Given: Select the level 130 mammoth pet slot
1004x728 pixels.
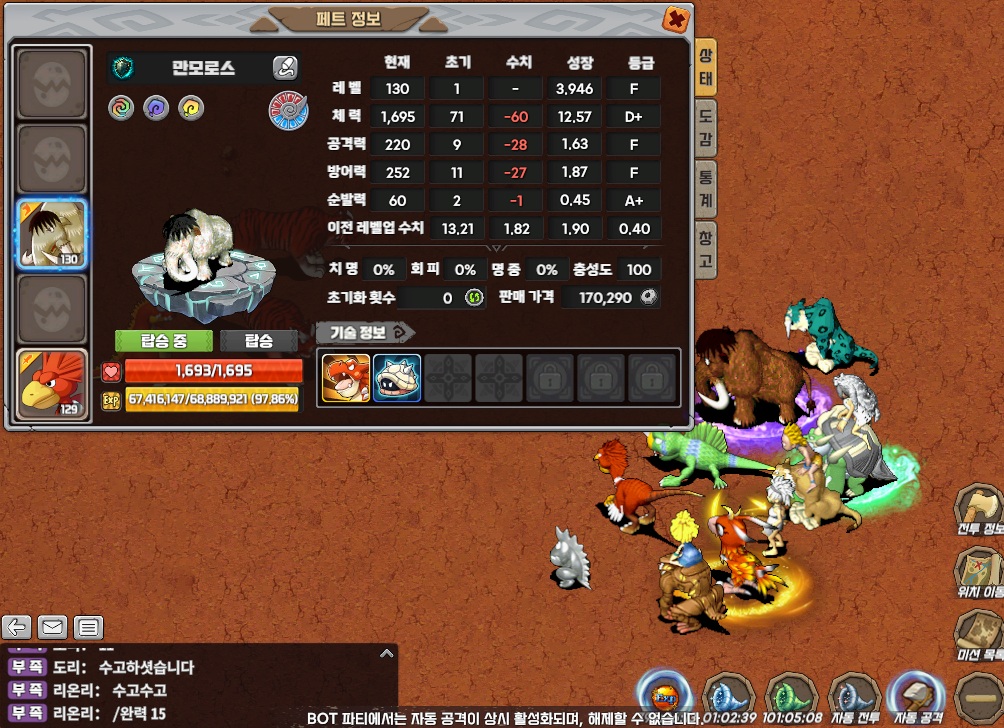Looking at the screenshot, I should click(x=52, y=235).
